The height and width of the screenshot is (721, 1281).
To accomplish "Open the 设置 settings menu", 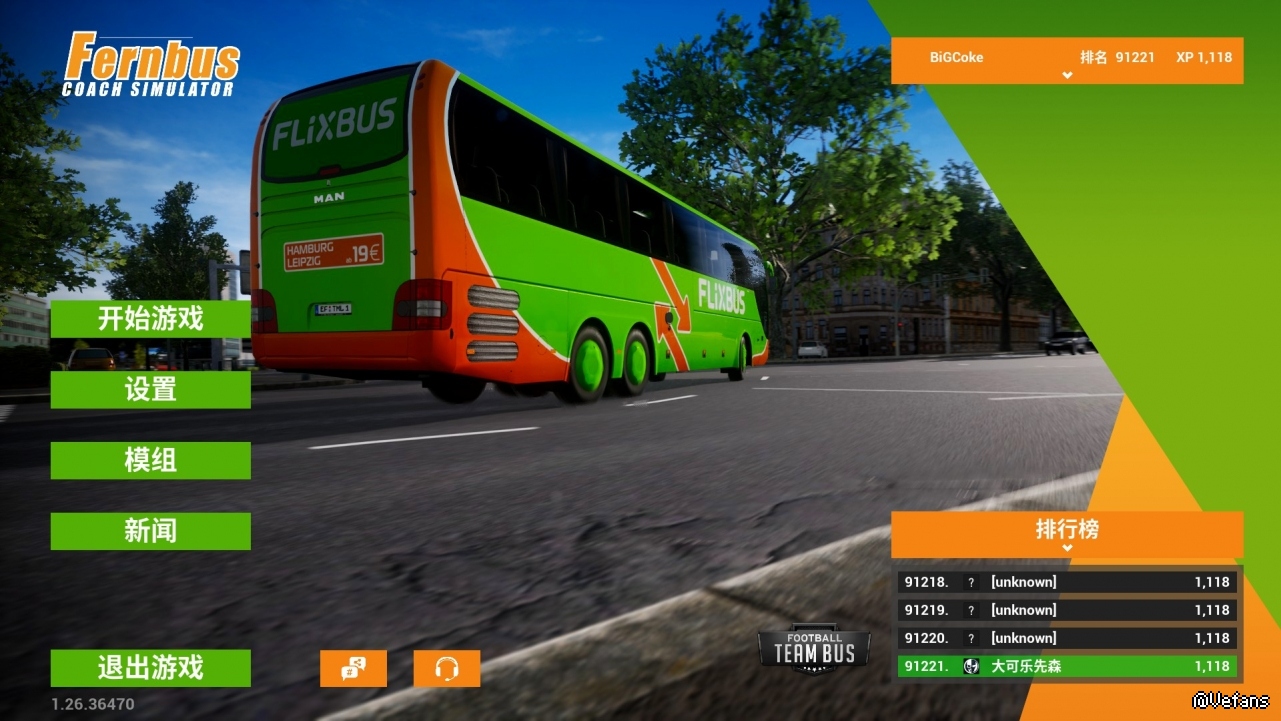I will click(150, 390).
